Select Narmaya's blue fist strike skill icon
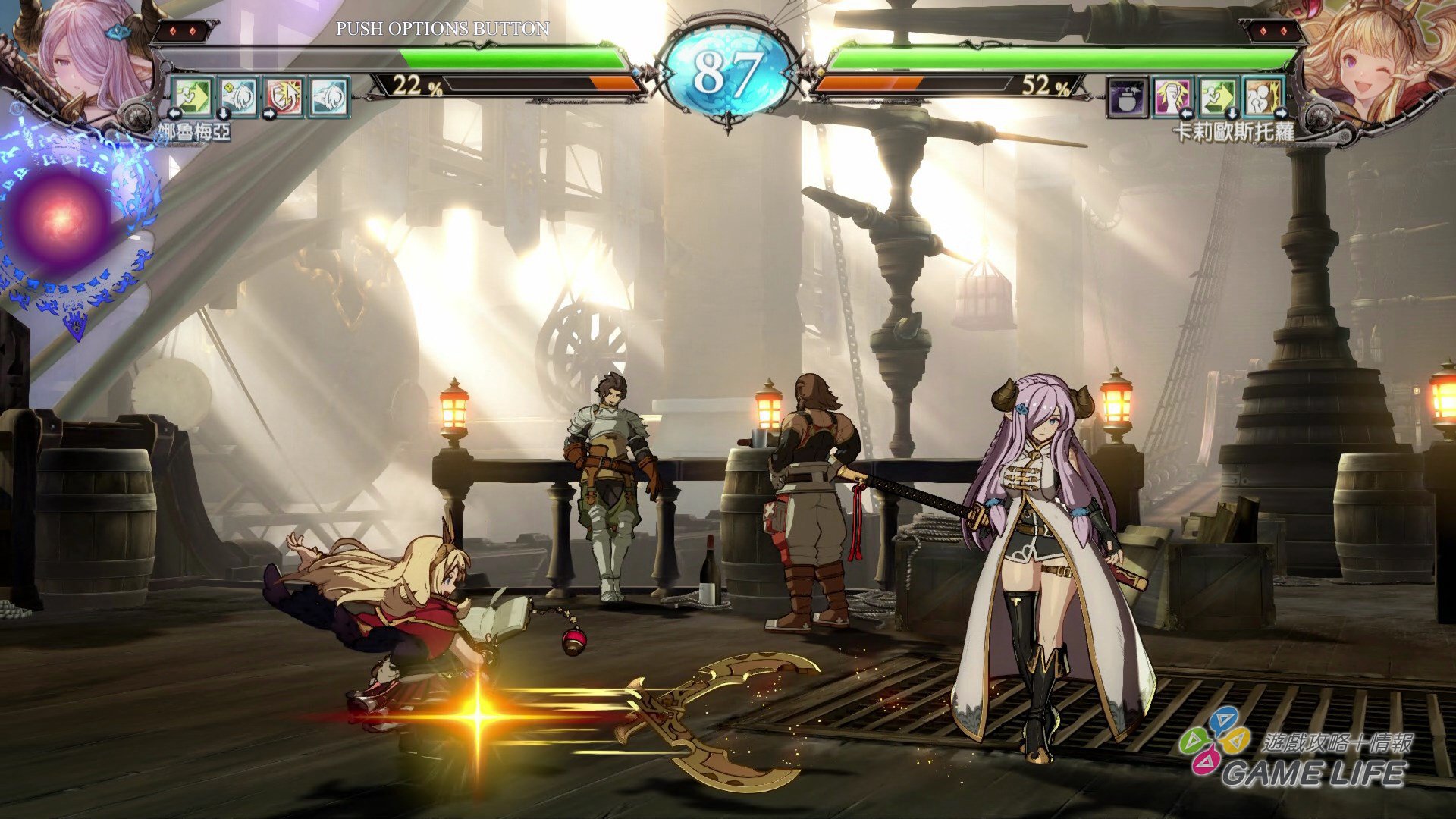 238,95
